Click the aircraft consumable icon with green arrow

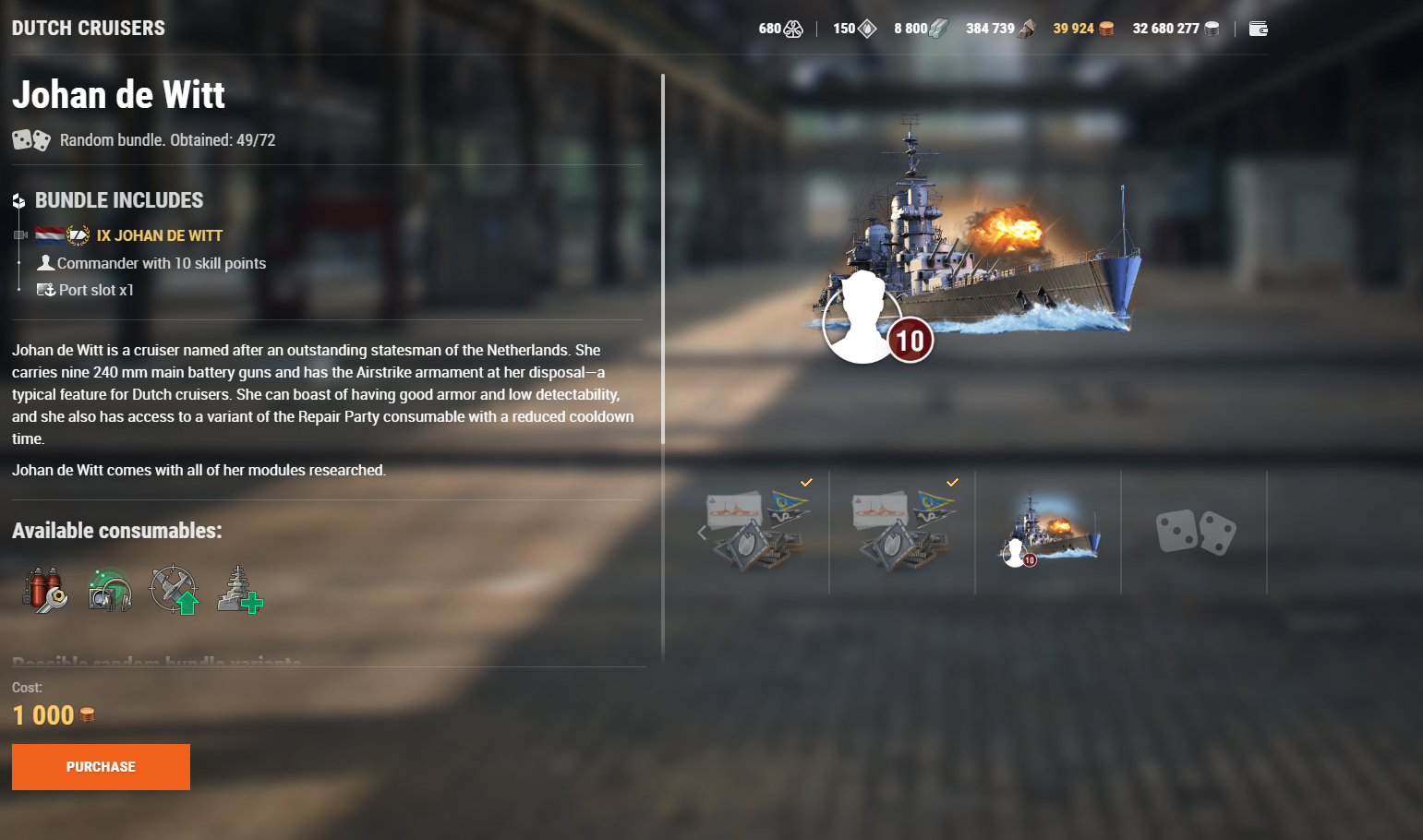[175, 590]
